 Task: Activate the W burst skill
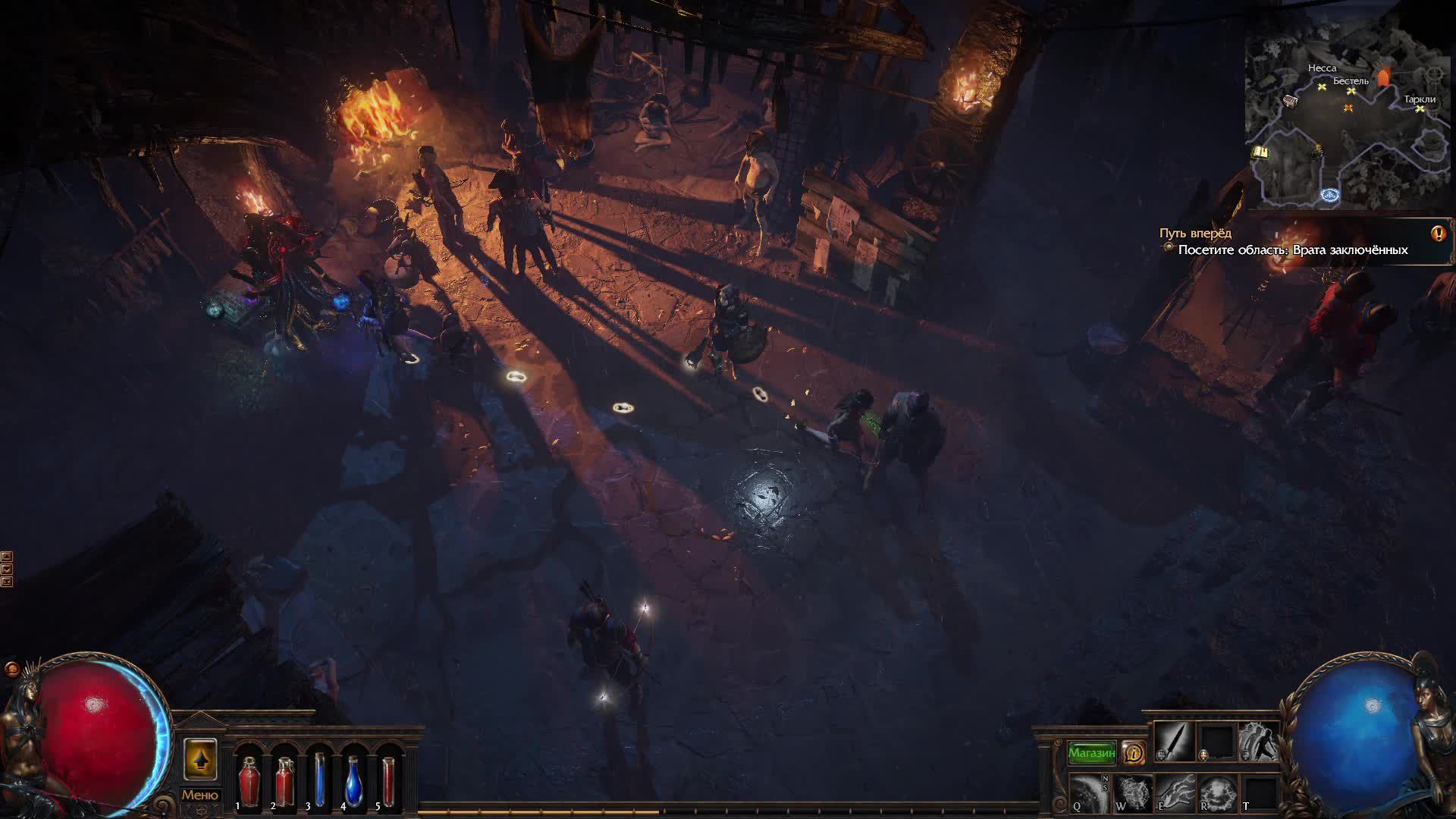point(1132,793)
